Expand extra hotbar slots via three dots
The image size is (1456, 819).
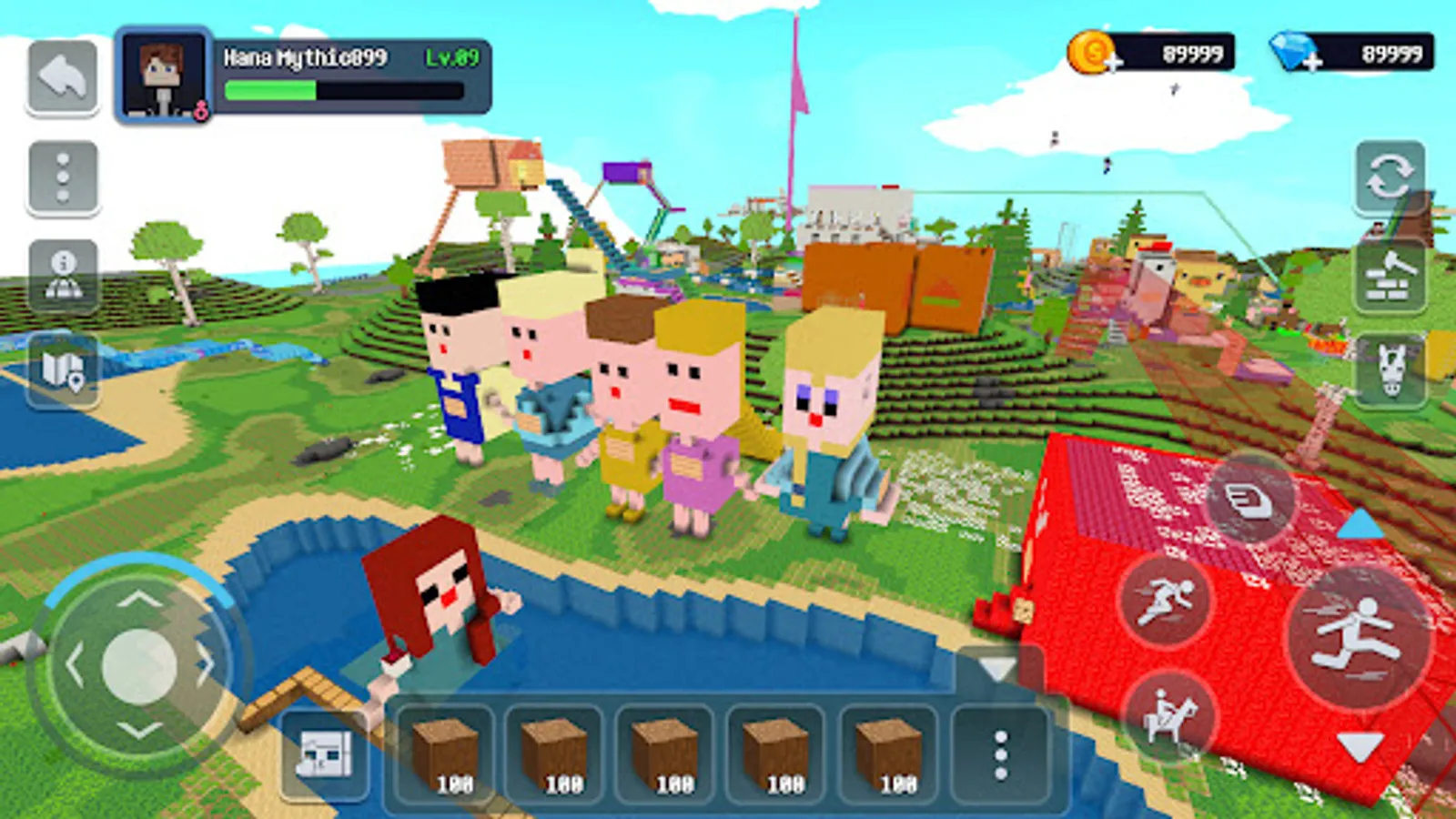coord(1001,755)
